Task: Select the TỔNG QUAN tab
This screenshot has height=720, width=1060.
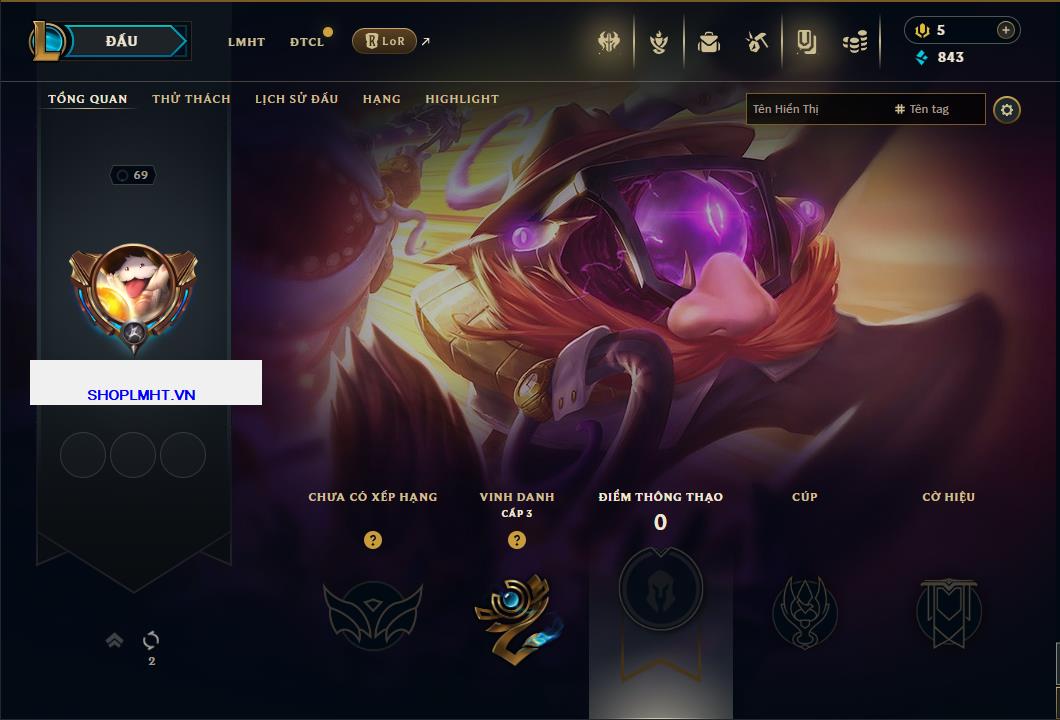Action: point(88,99)
